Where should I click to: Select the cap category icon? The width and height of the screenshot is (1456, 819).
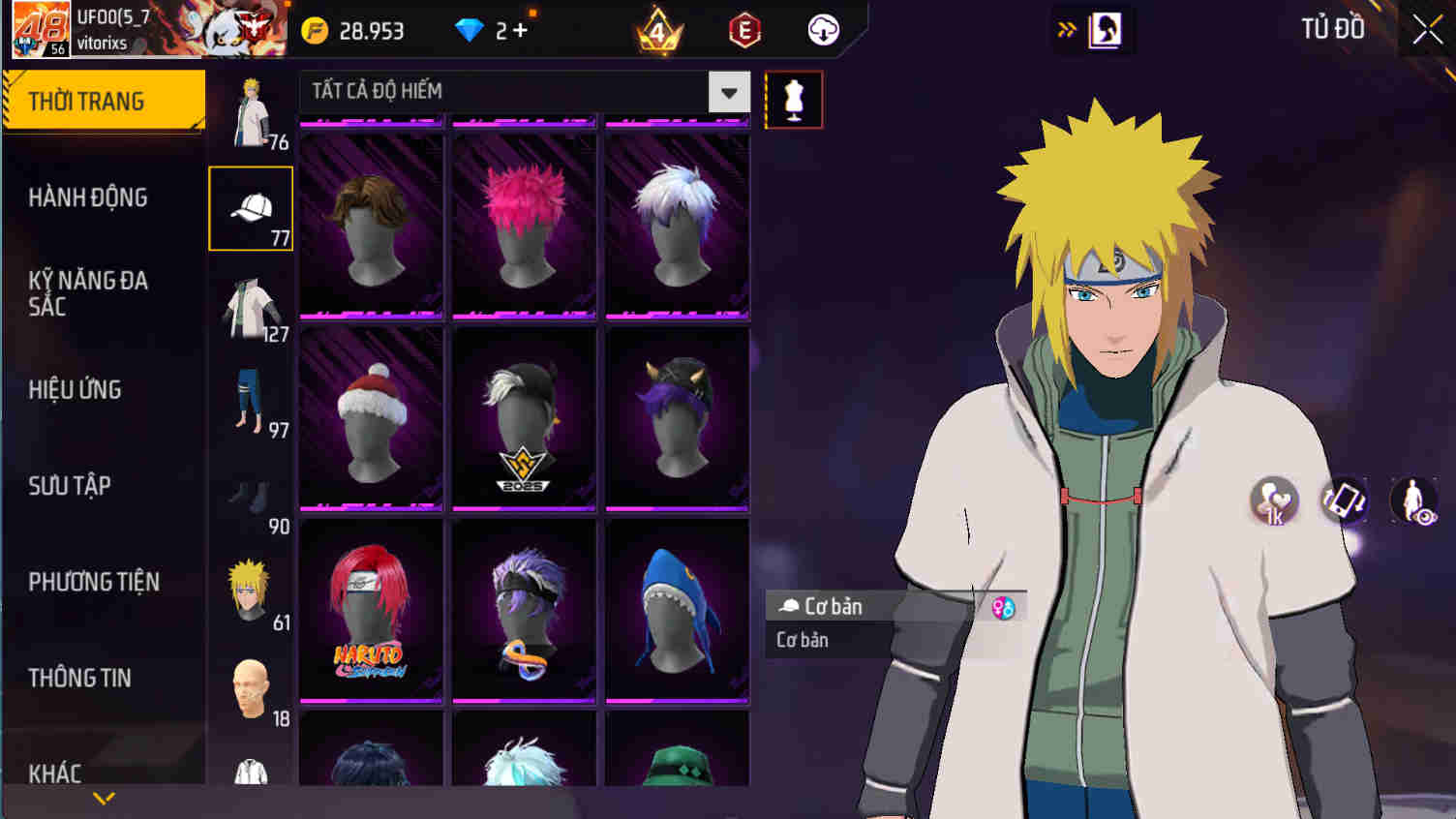[x=250, y=207]
